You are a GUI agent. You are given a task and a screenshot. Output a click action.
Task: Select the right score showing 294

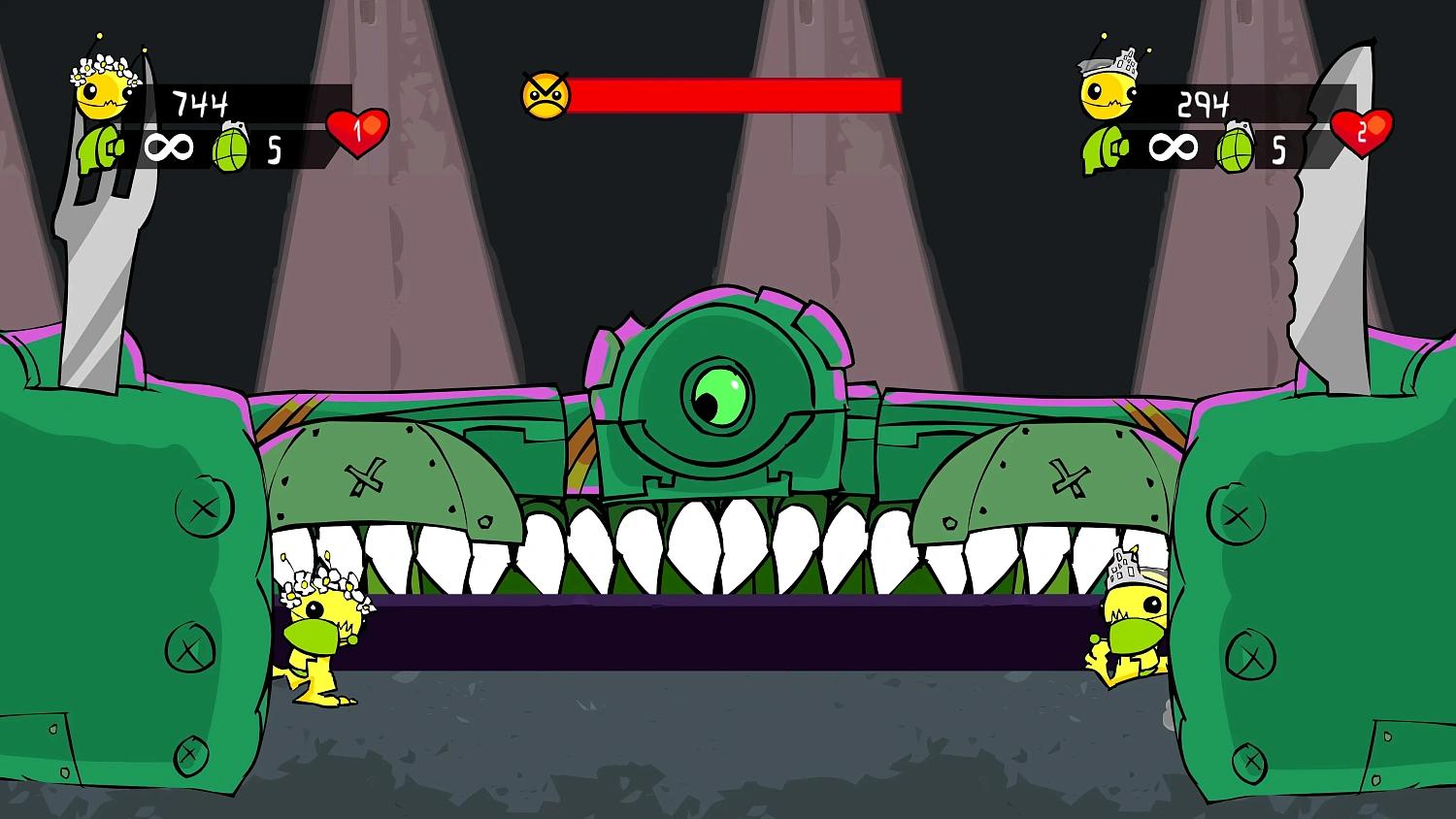tap(1207, 102)
